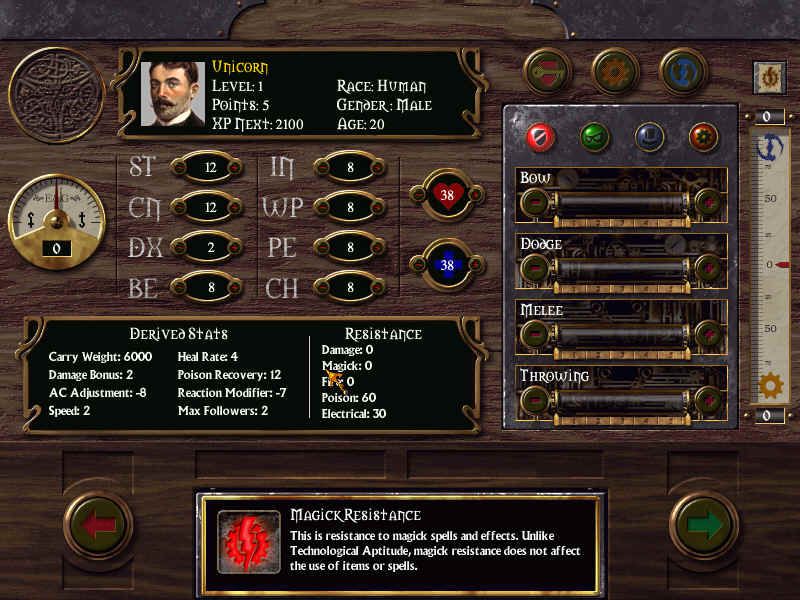Decrease the Bow skill
This screenshot has width=800, height=600.
pos(535,204)
